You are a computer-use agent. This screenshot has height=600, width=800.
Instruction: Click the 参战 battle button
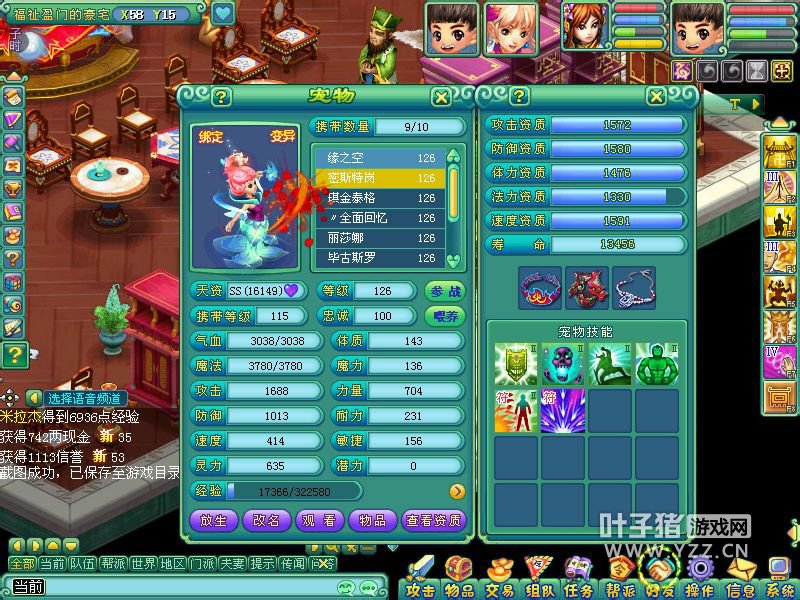446,291
